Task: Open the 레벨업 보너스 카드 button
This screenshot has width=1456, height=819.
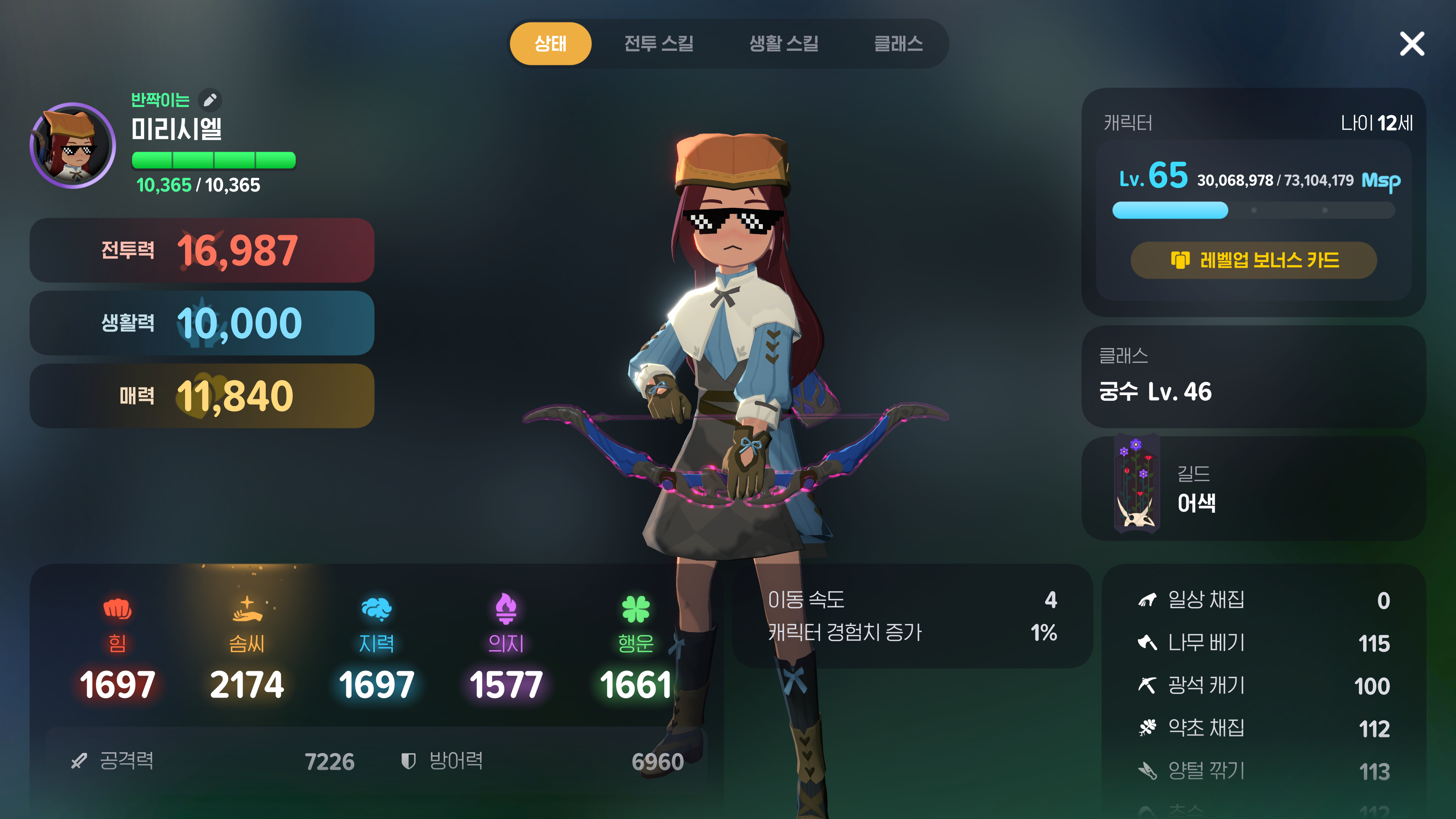Action: 1253,260
